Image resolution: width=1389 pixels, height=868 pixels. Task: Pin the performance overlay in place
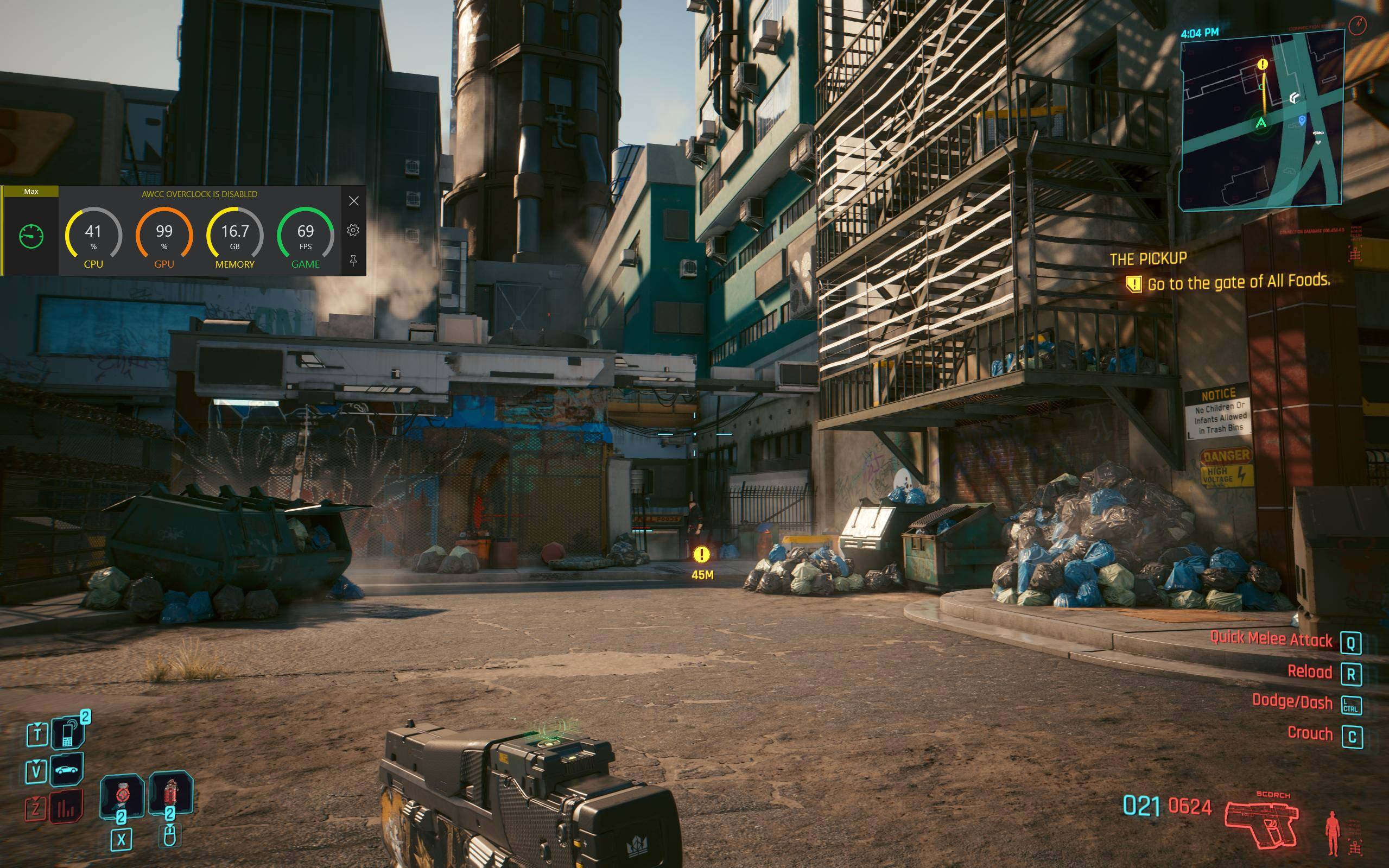coord(353,261)
